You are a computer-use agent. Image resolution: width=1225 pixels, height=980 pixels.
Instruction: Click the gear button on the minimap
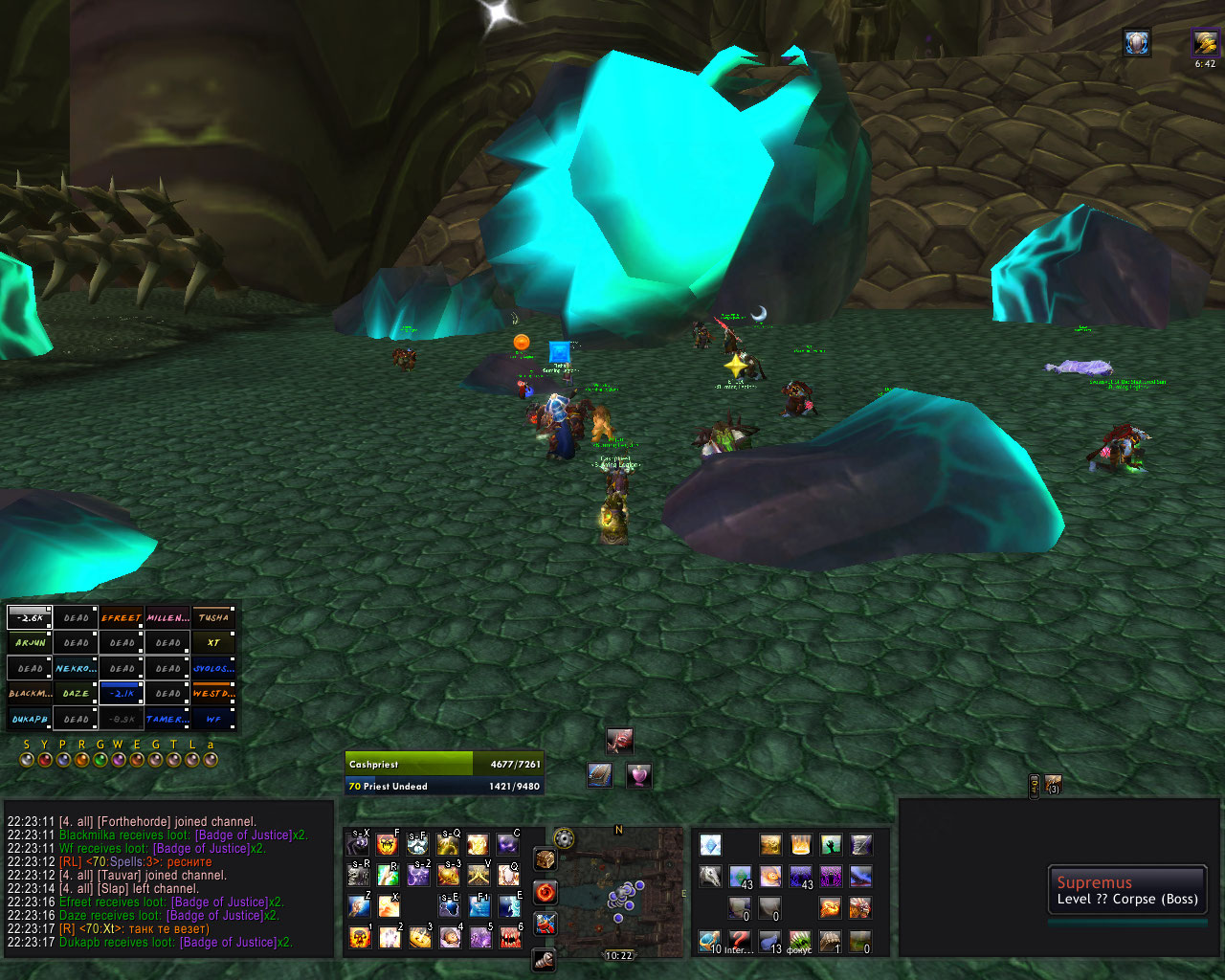tap(565, 839)
